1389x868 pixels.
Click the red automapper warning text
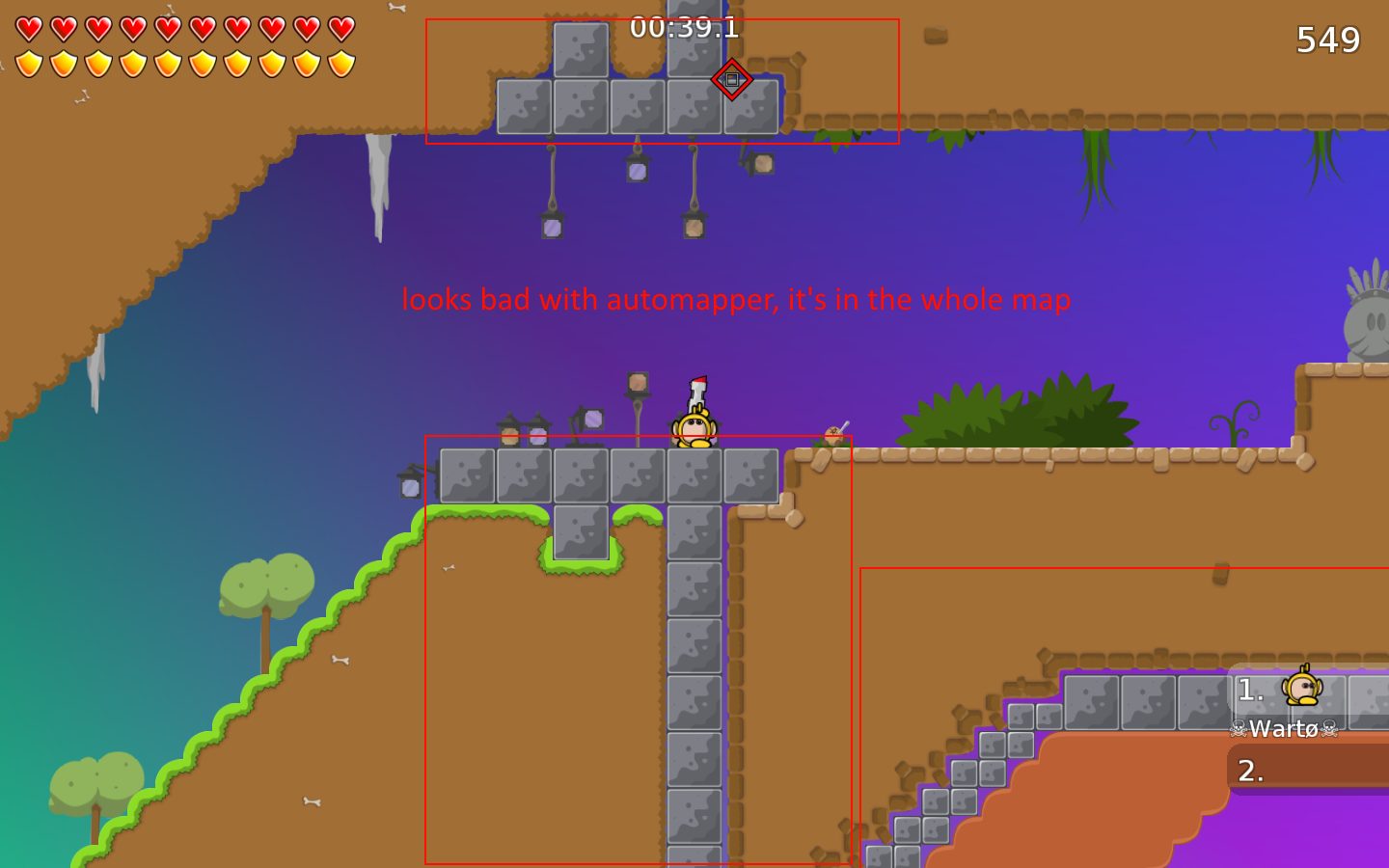click(736, 300)
